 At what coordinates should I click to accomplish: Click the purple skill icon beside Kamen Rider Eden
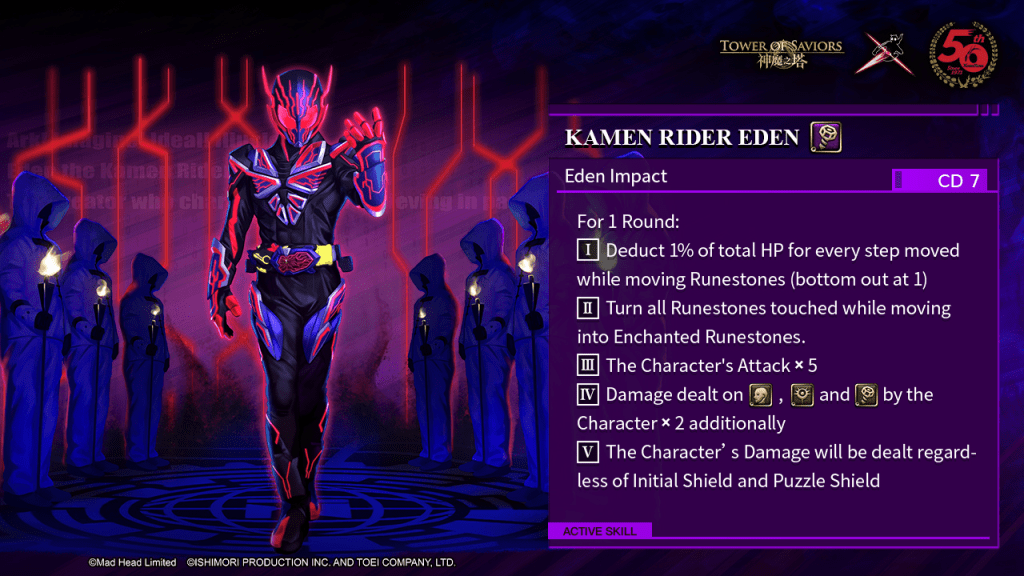(826, 136)
